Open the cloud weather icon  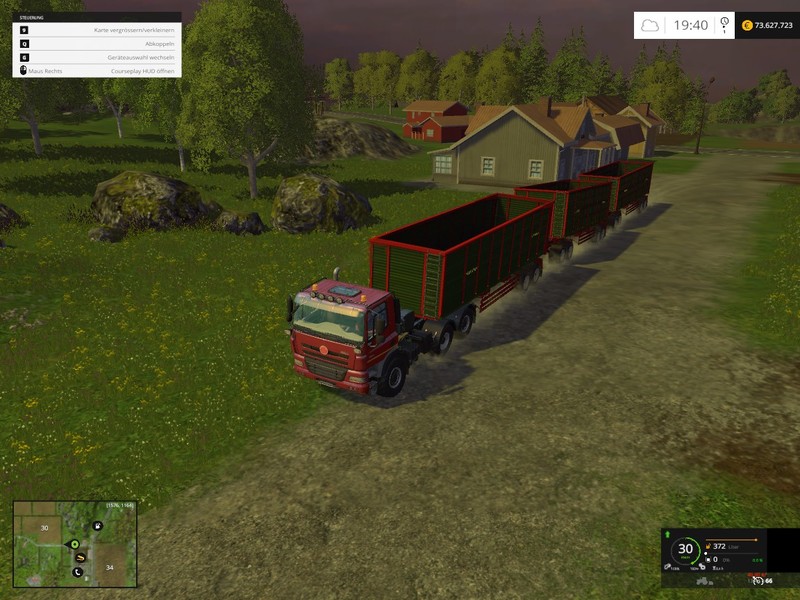pyautogui.click(x=650, y=25)
